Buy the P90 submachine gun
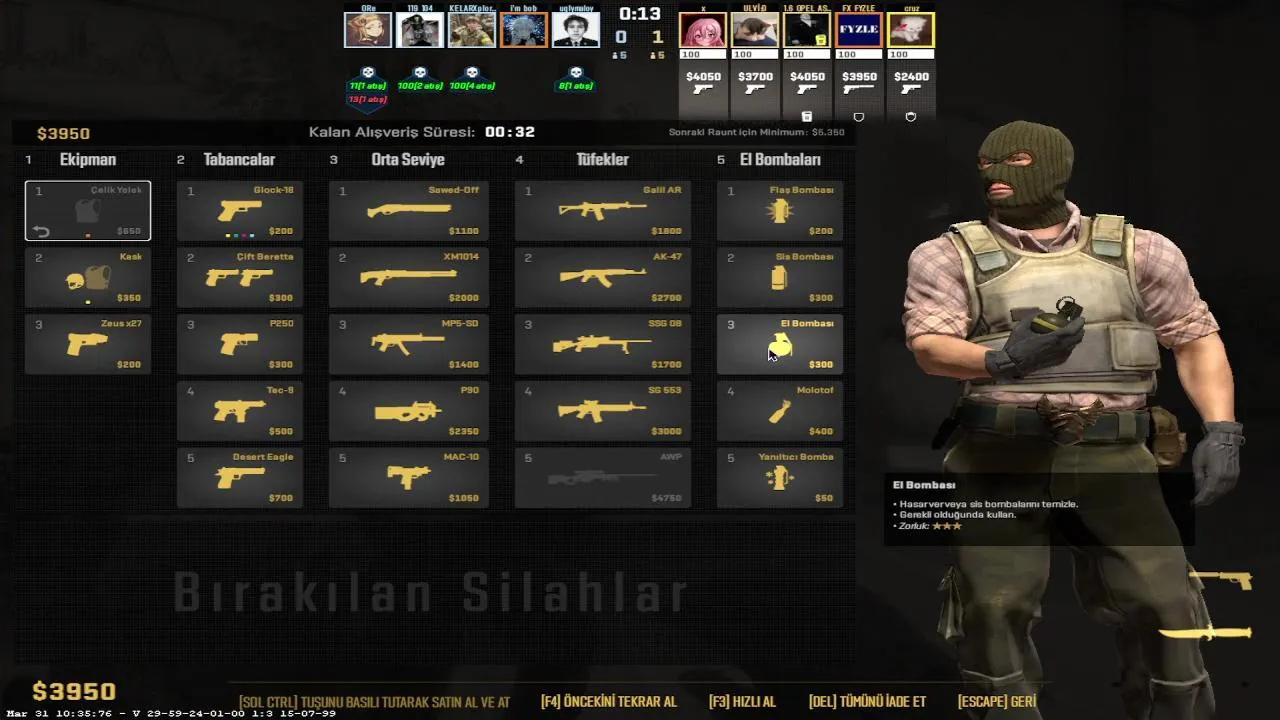The height and width of the screenshot is (720, 1280). (408, 411)
